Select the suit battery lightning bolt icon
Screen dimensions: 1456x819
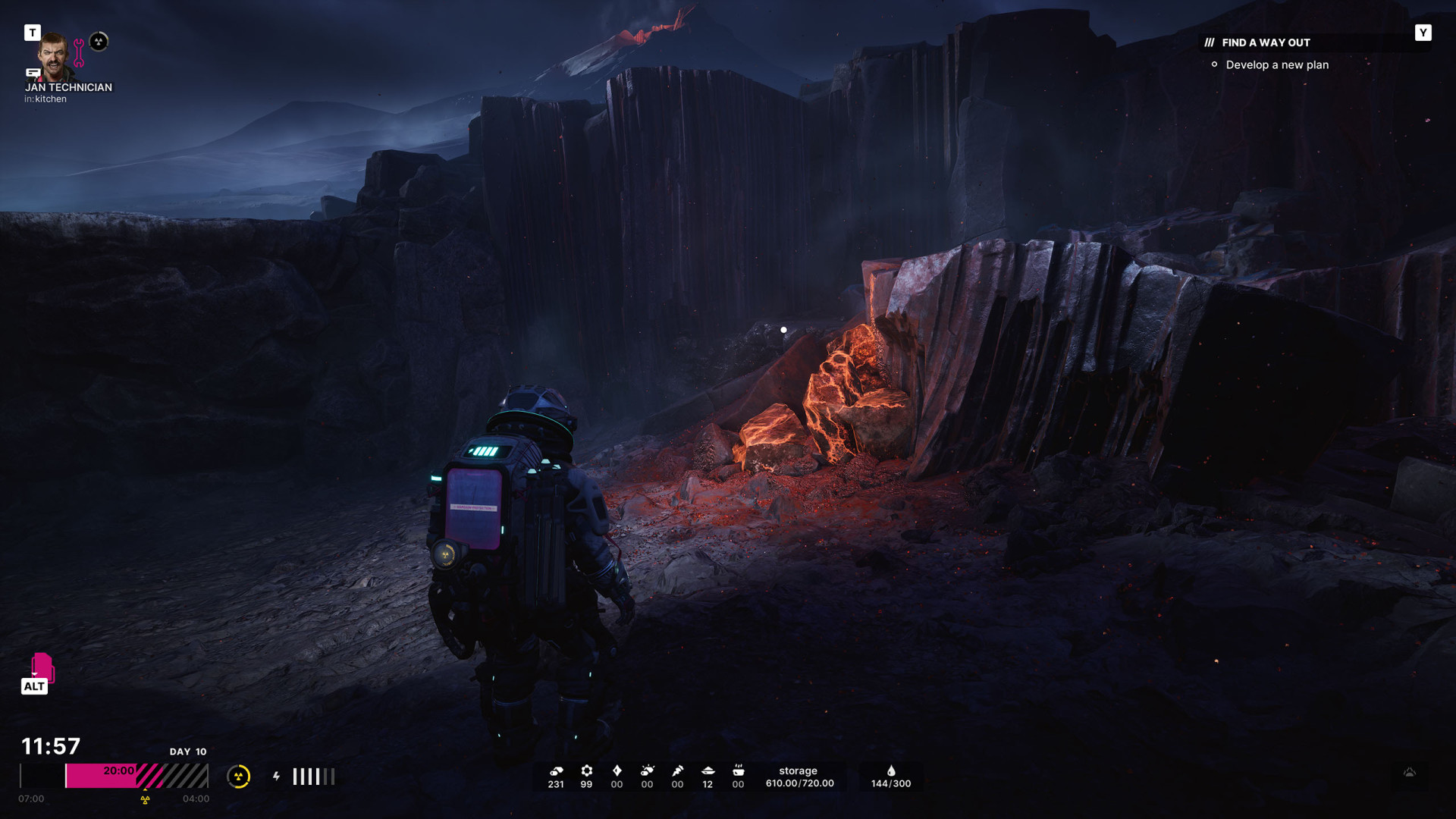(277, 777)
